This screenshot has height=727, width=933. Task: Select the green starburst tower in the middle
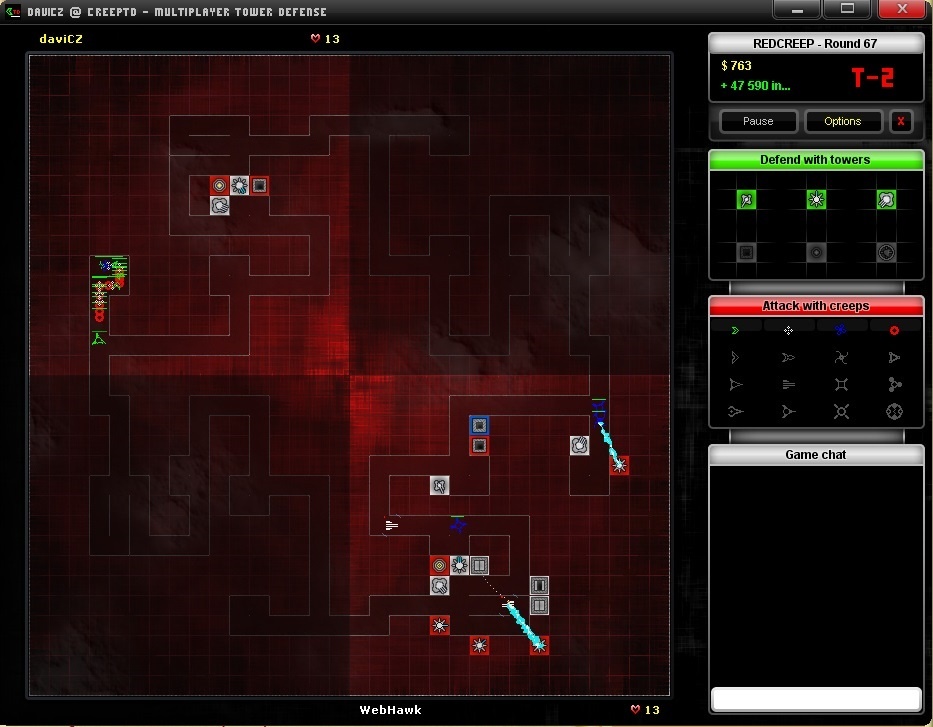pos(816,200)
